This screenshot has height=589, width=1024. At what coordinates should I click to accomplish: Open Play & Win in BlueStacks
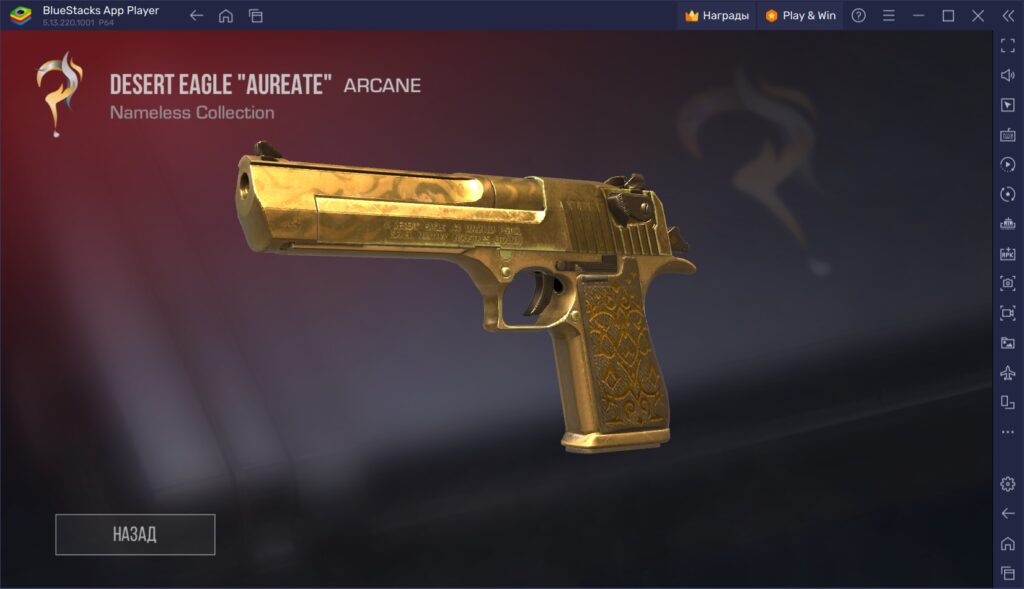click(800, 15)
